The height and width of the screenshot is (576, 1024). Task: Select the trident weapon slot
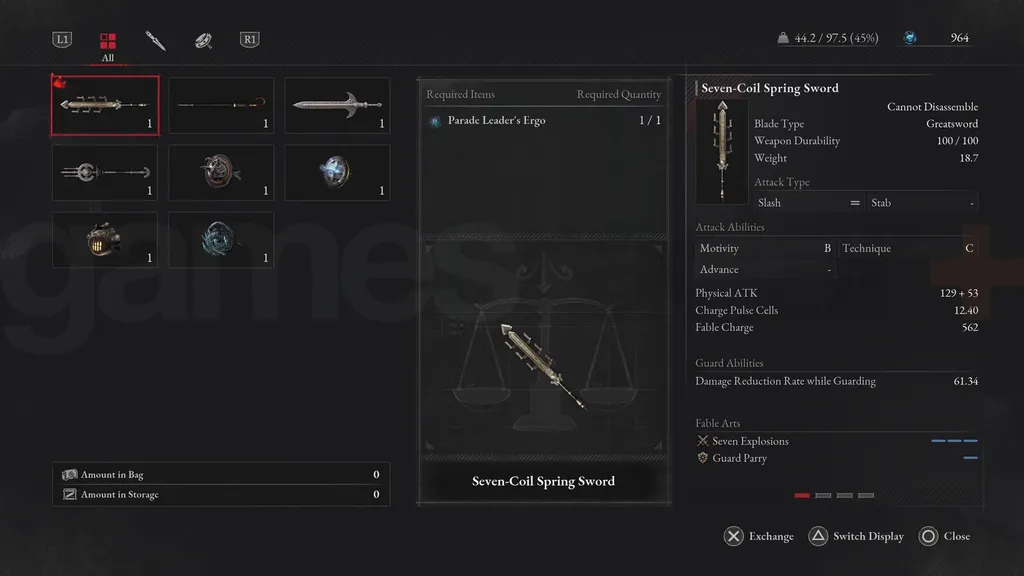(104, 172)
